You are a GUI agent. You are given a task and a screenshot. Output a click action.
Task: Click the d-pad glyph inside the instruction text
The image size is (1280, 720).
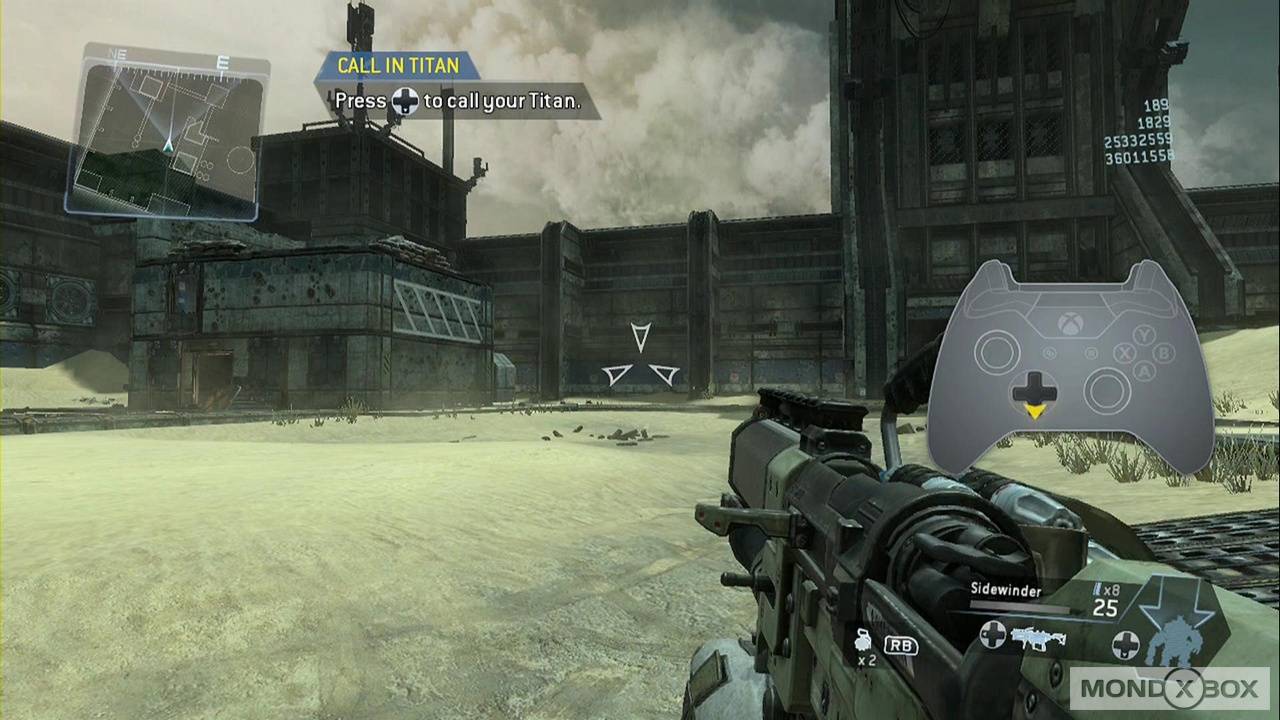pyautogui.click(x=407, y=102)
